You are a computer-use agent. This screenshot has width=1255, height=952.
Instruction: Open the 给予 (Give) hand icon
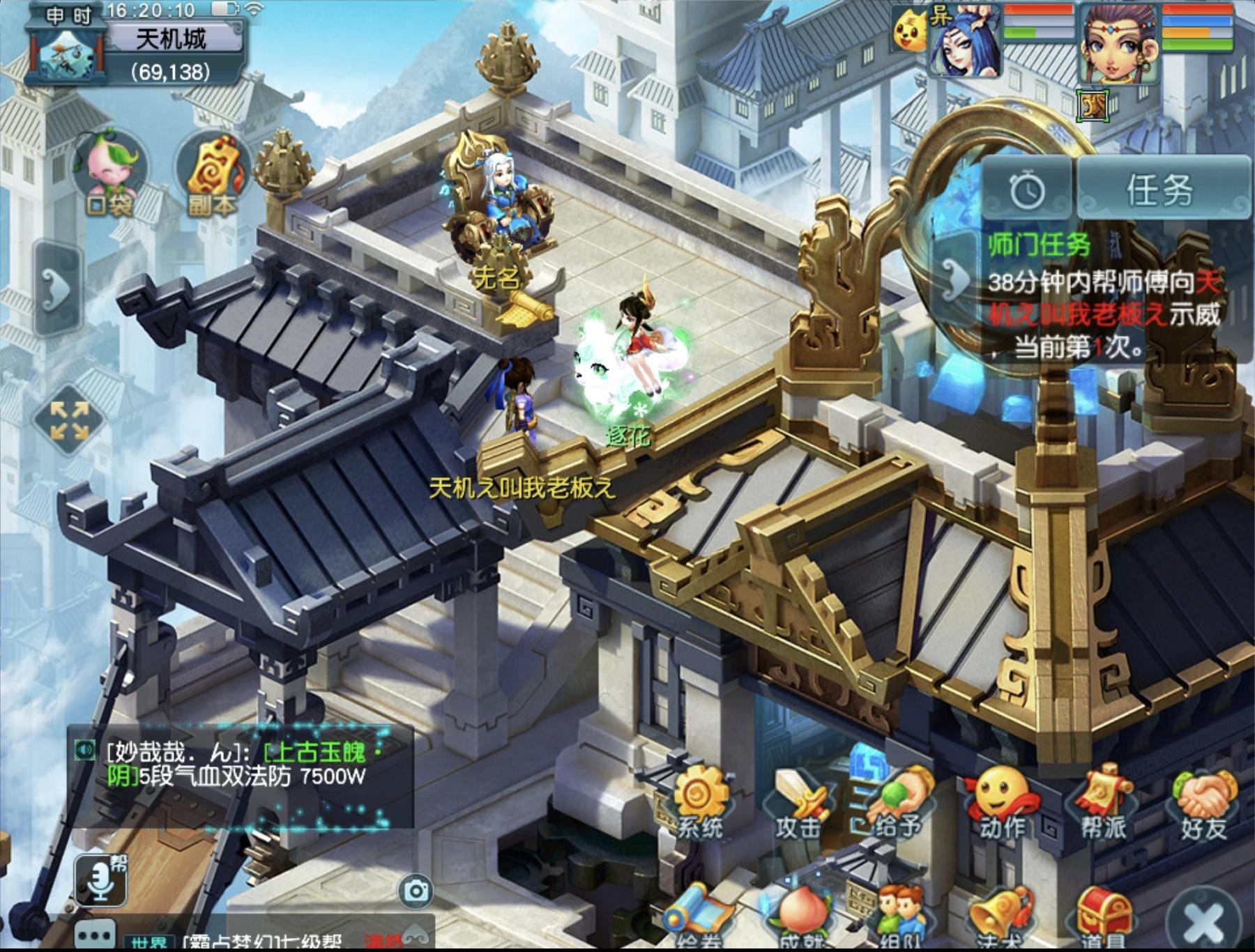pyautogui.click(x=898, y=801)
